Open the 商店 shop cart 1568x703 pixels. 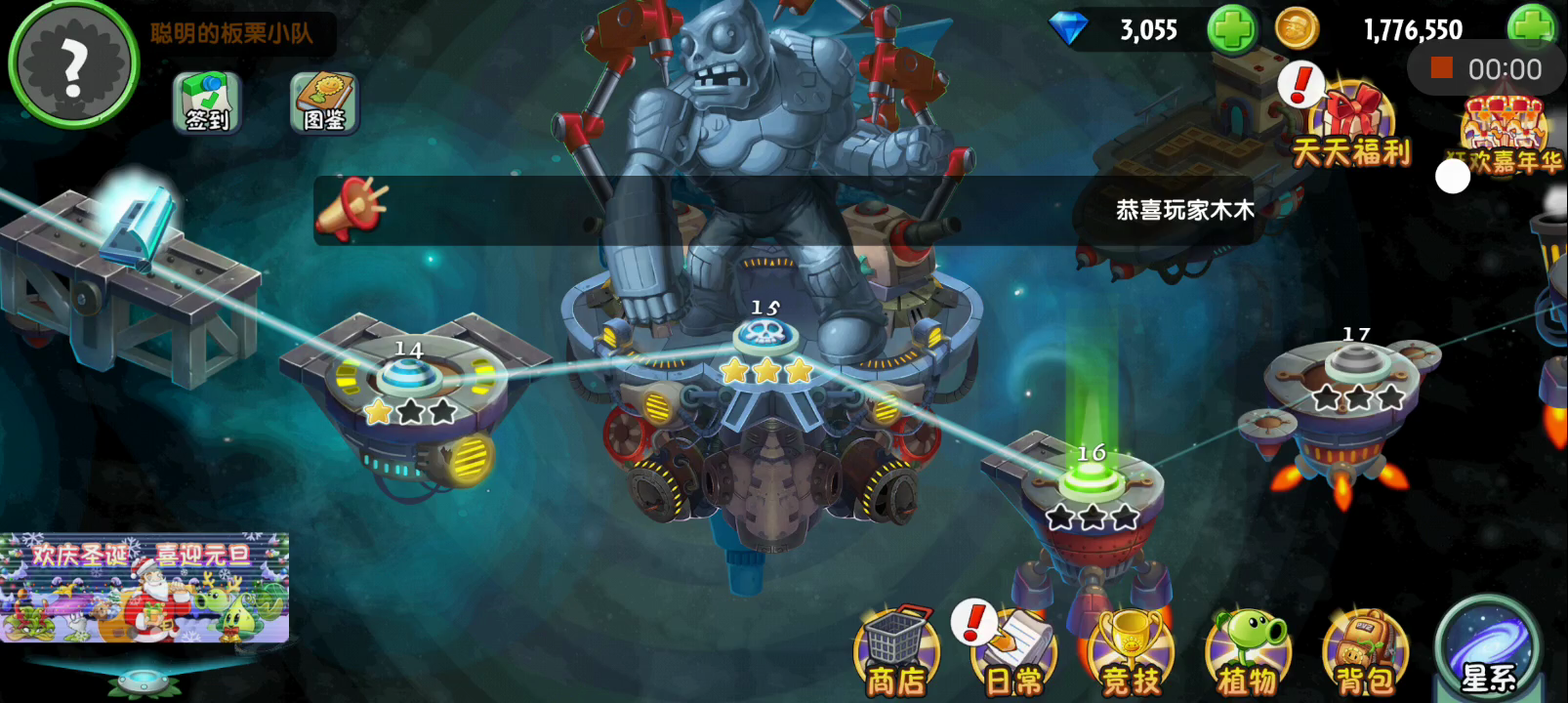896,653
